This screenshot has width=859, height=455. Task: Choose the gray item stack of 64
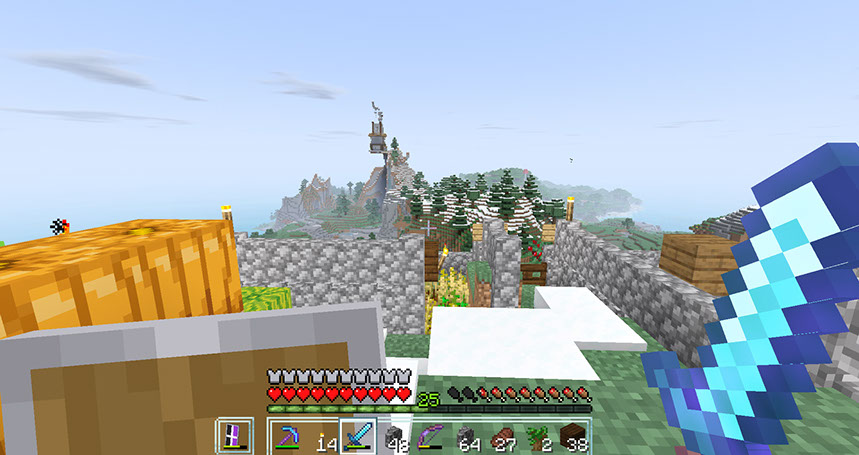point(467,437)
